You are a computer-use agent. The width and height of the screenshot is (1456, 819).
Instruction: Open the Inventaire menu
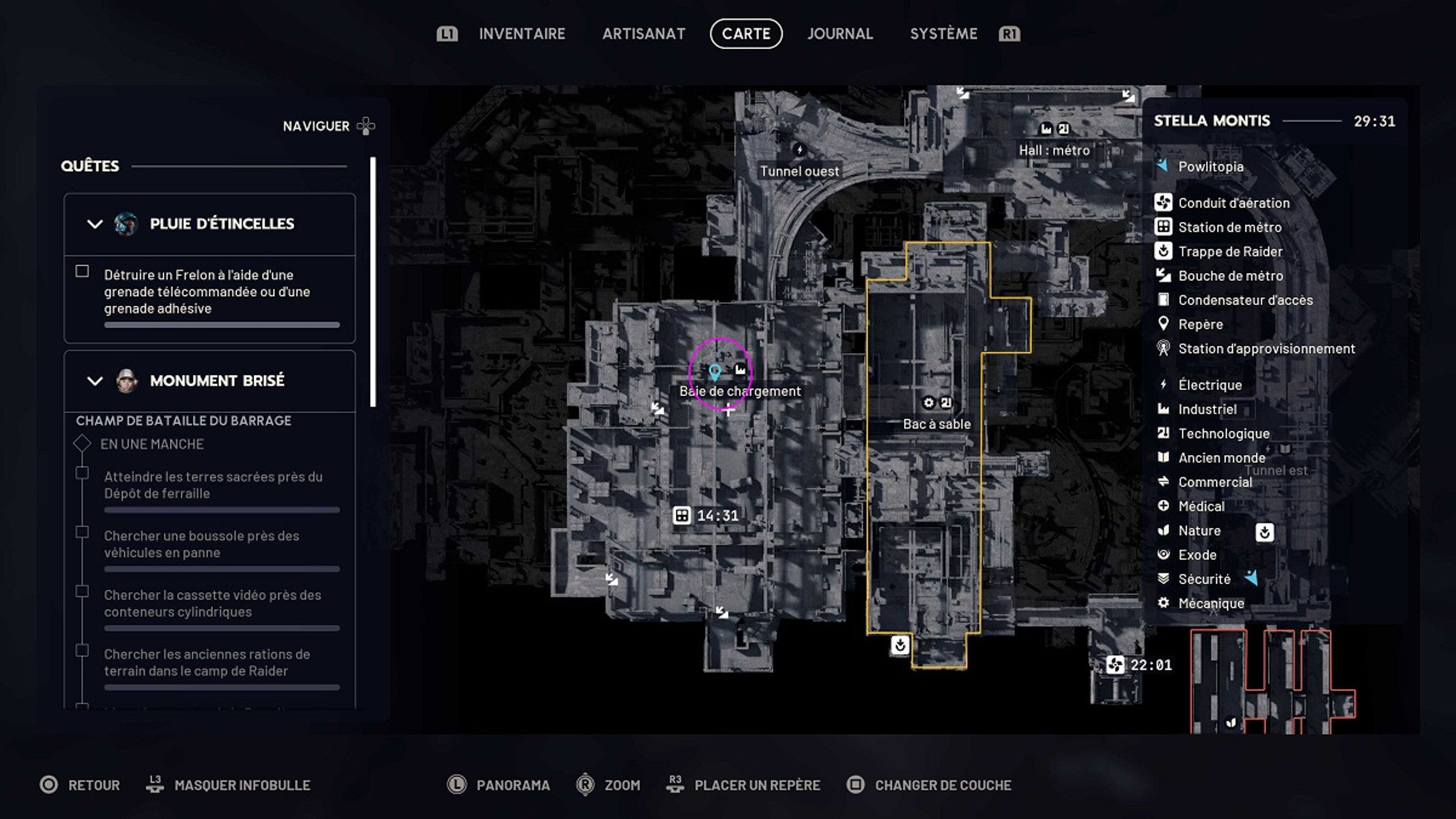click(x=522, y=34)
